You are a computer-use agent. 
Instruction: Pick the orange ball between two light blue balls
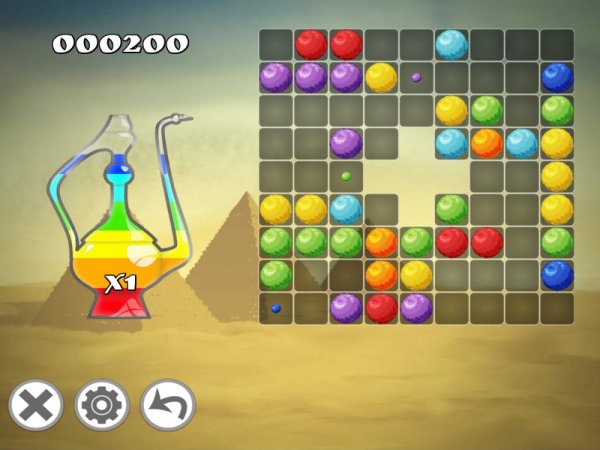tap(486, 143)
